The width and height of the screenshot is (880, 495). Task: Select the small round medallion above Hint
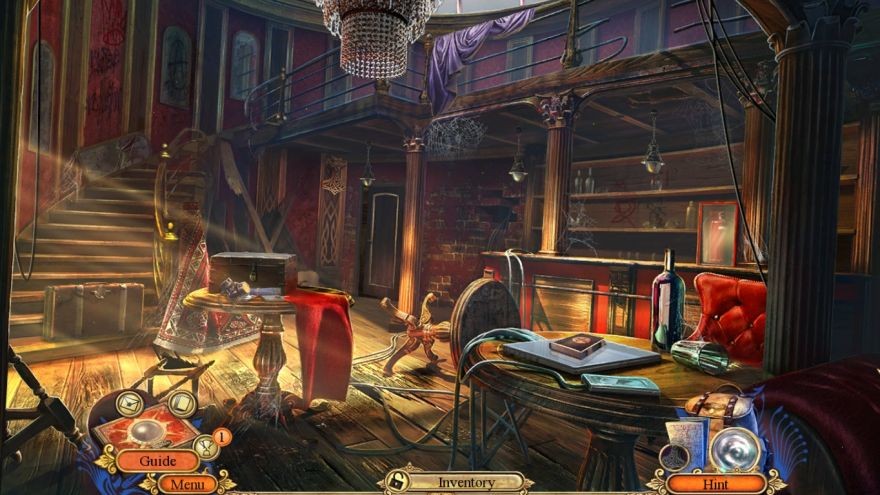(674, 457)
